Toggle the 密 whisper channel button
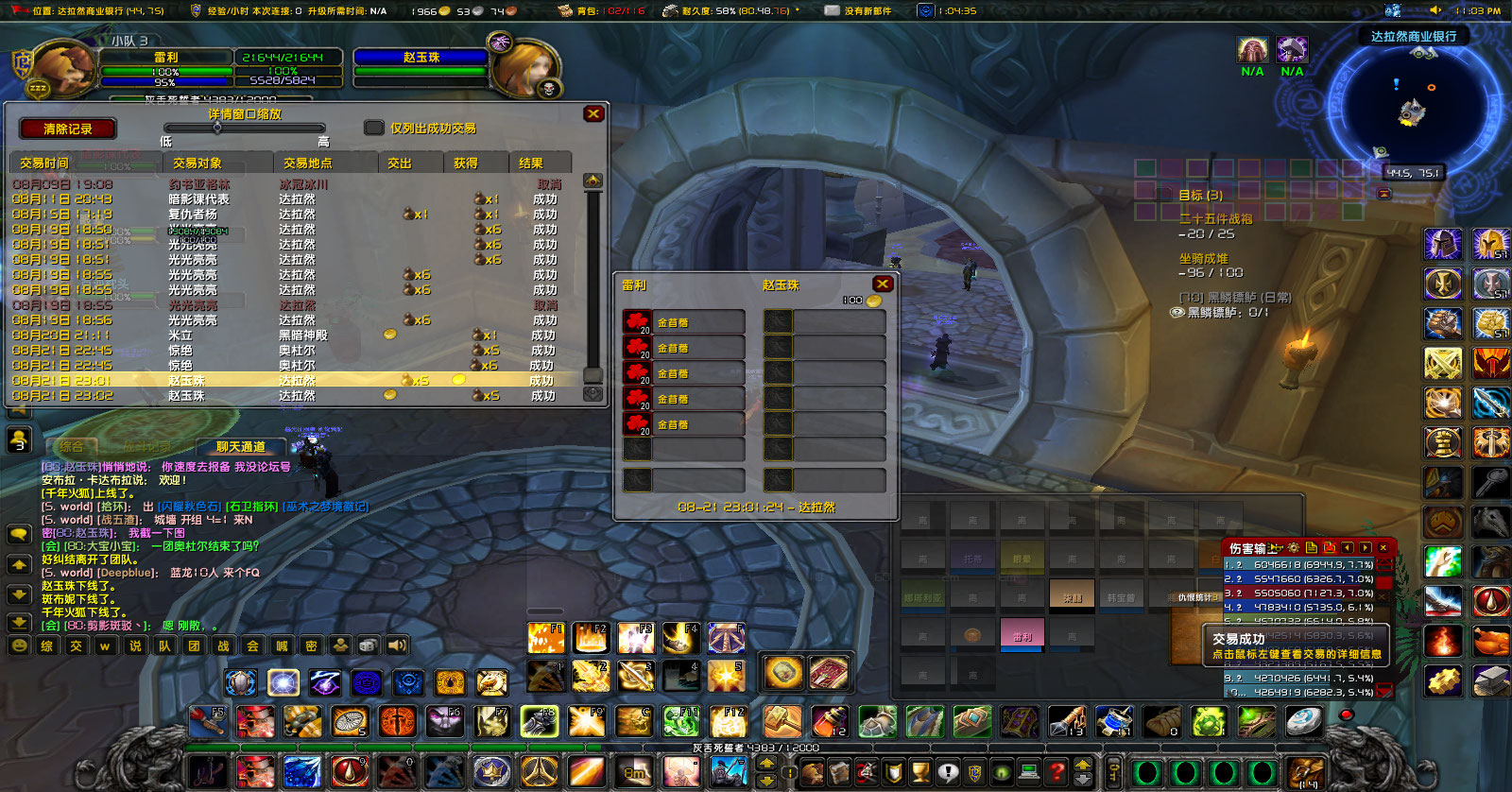This screenshot has width=1512, height=792. (311, 644)
